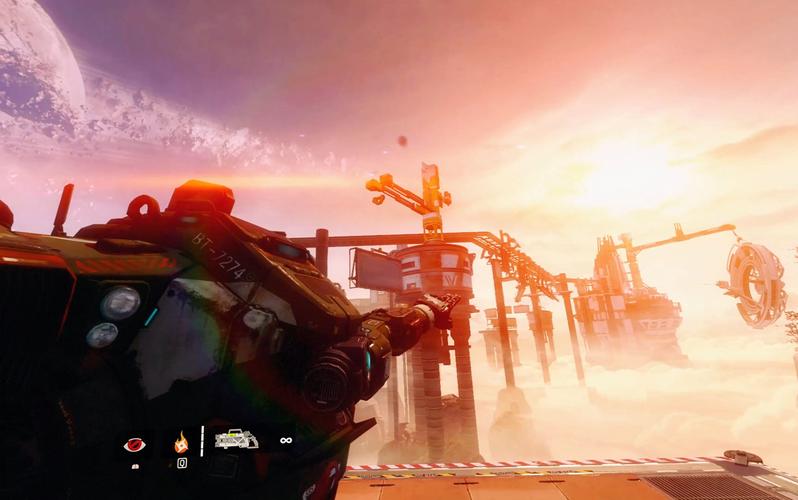Select the equipped weapon icon
This screenshot has width=798, height=500.
[236, 439]
